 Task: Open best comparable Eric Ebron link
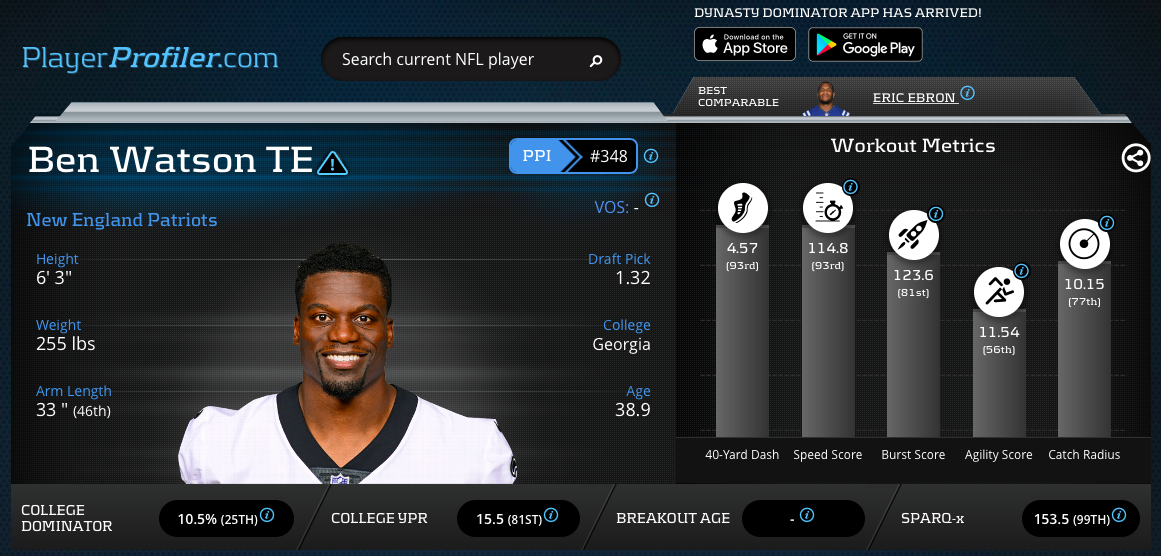[914, 97]
